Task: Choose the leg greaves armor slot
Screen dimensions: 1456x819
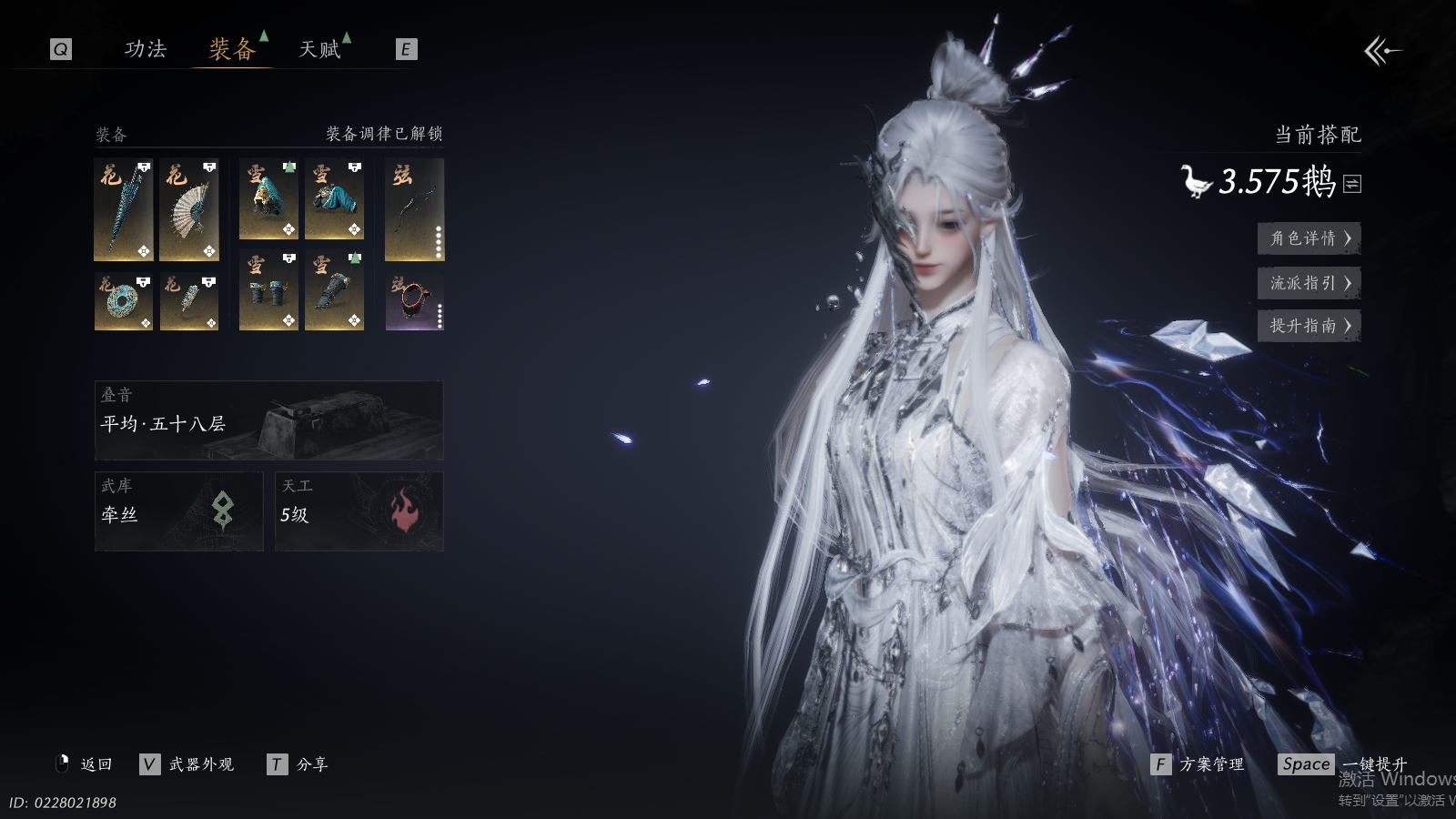Action: coord(334,291)
